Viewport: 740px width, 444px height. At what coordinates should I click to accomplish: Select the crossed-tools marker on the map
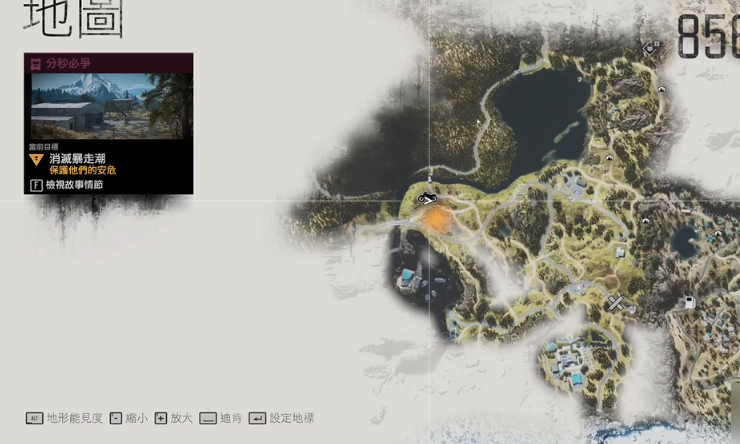[616, 303]
